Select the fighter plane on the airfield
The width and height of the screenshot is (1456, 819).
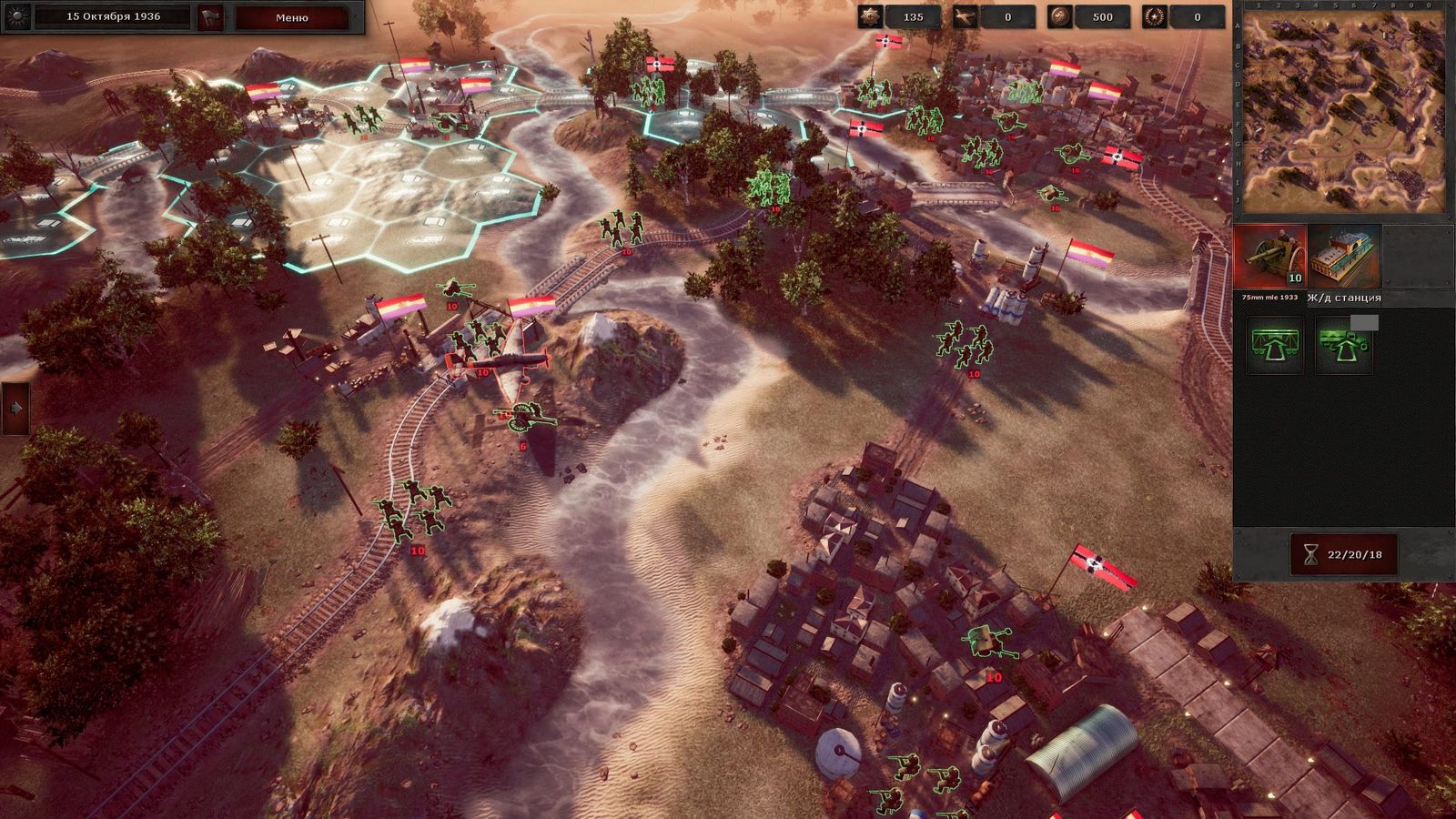tap(510, 362)
